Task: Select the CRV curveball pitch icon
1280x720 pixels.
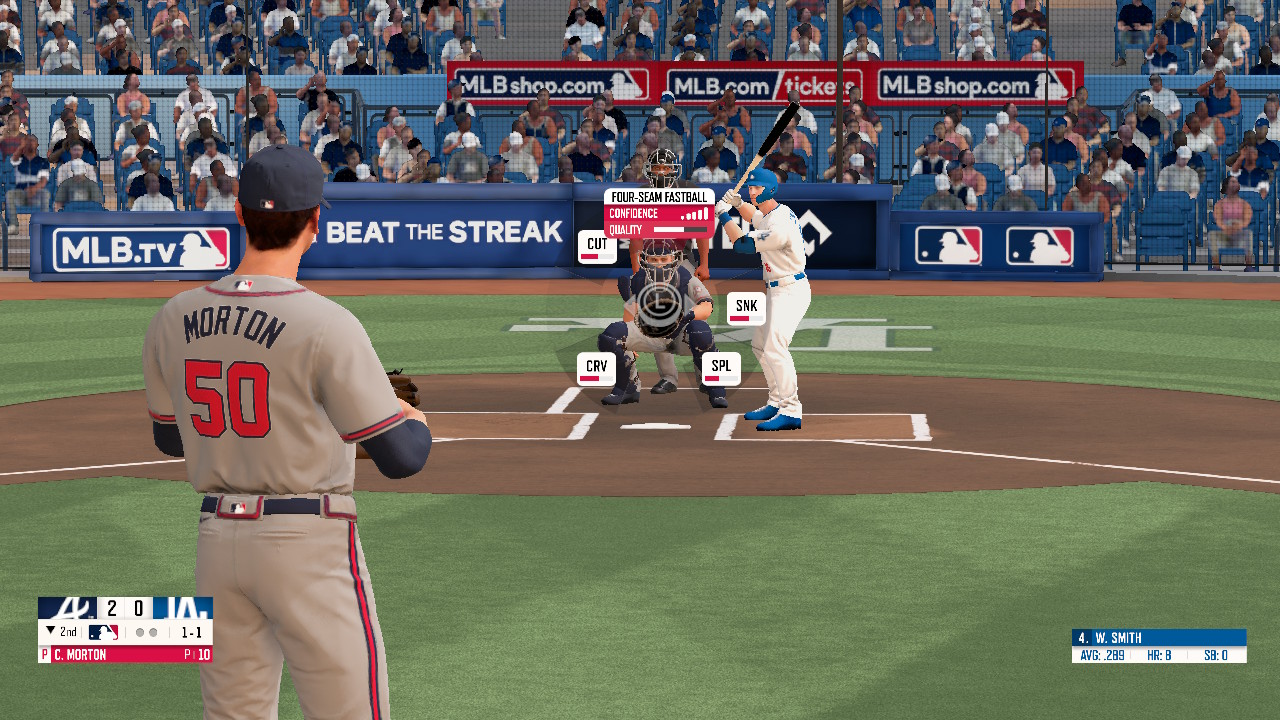Action: [x=596, y=367]
